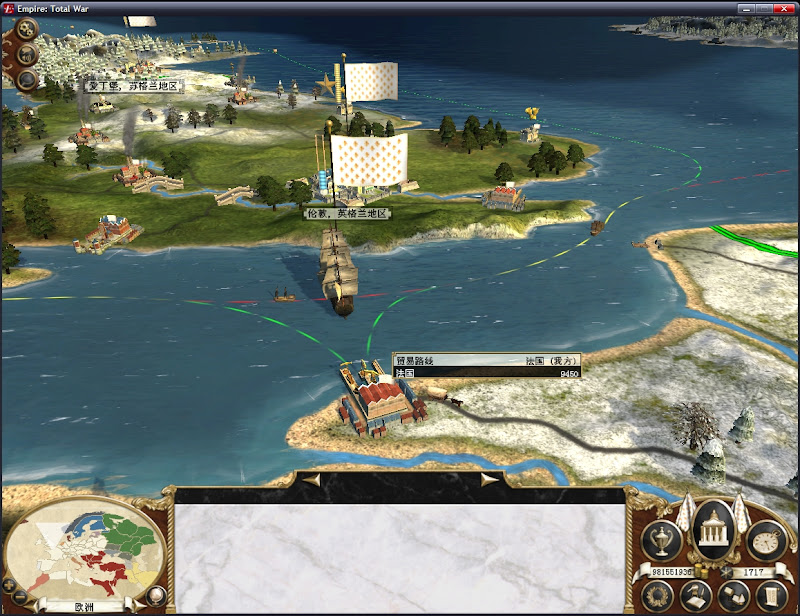The width and height of the screenshot is (800, 616).
Task: Switch theatre with the globe button
Action: [155, 596]
